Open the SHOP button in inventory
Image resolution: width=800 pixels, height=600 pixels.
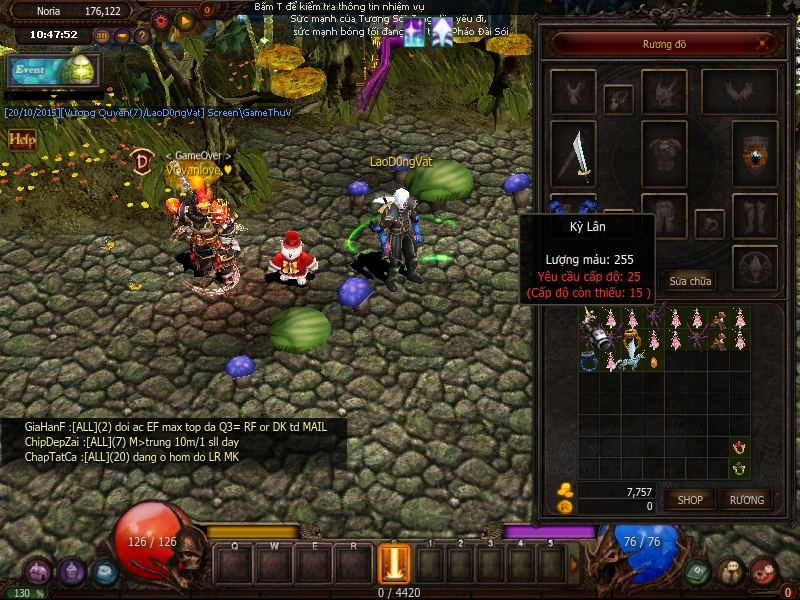[690, 499]
